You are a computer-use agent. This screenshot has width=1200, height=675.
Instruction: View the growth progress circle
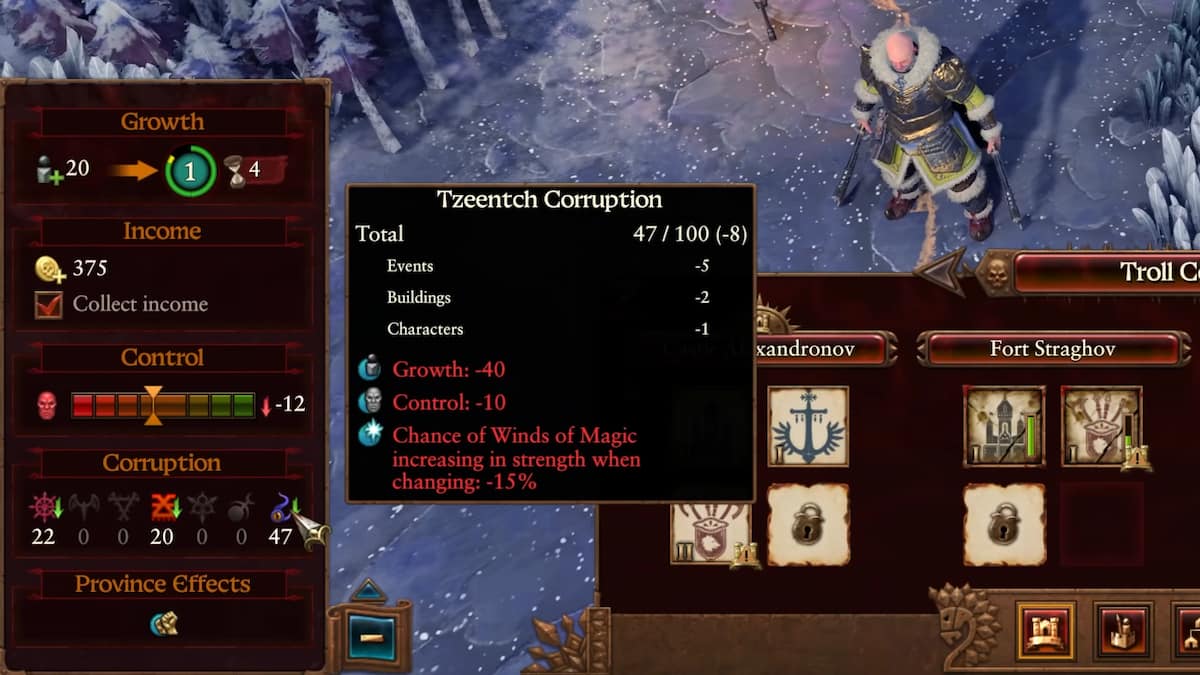[191, 171]
